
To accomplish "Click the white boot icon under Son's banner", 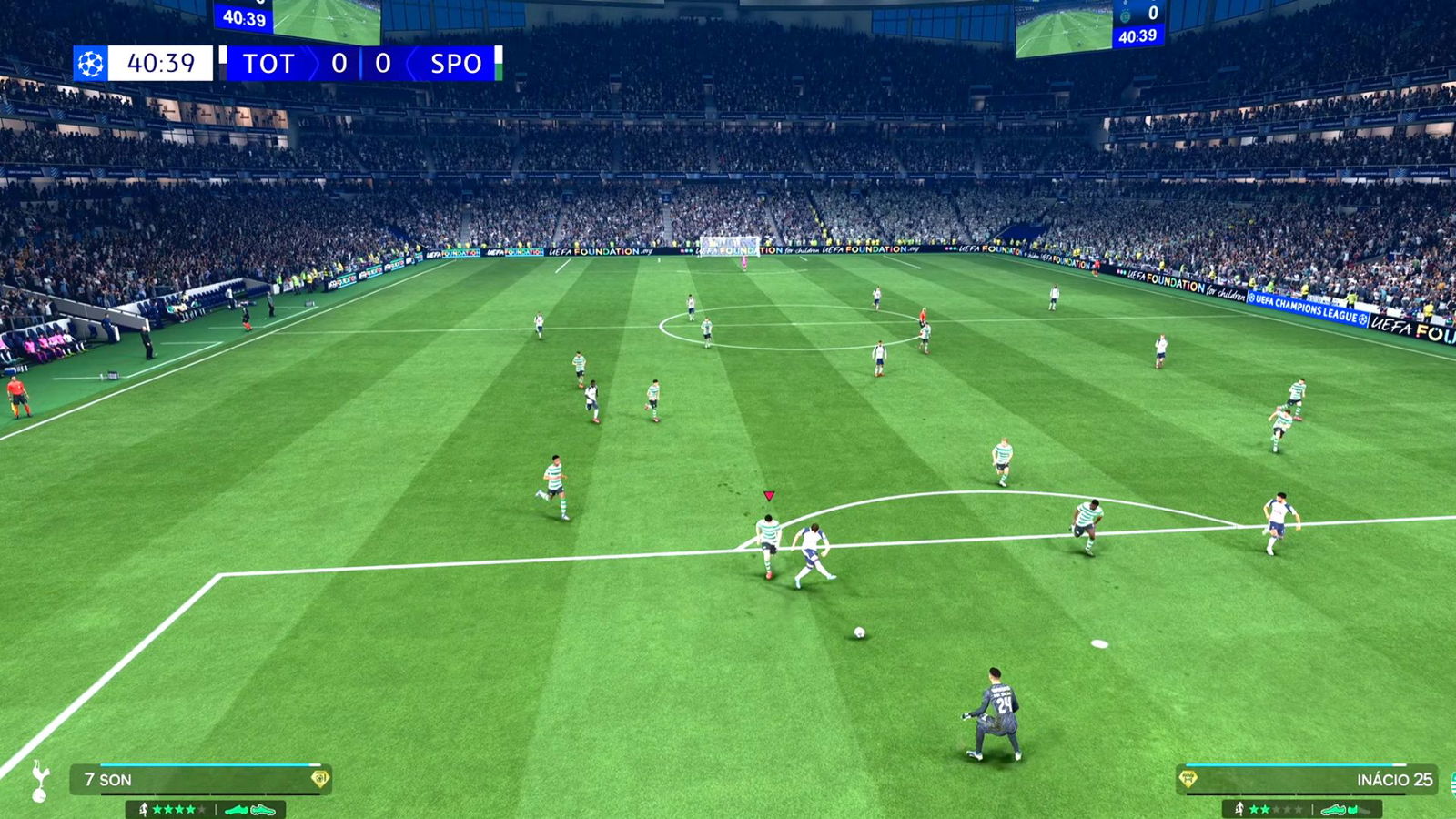I will point(263,811).
